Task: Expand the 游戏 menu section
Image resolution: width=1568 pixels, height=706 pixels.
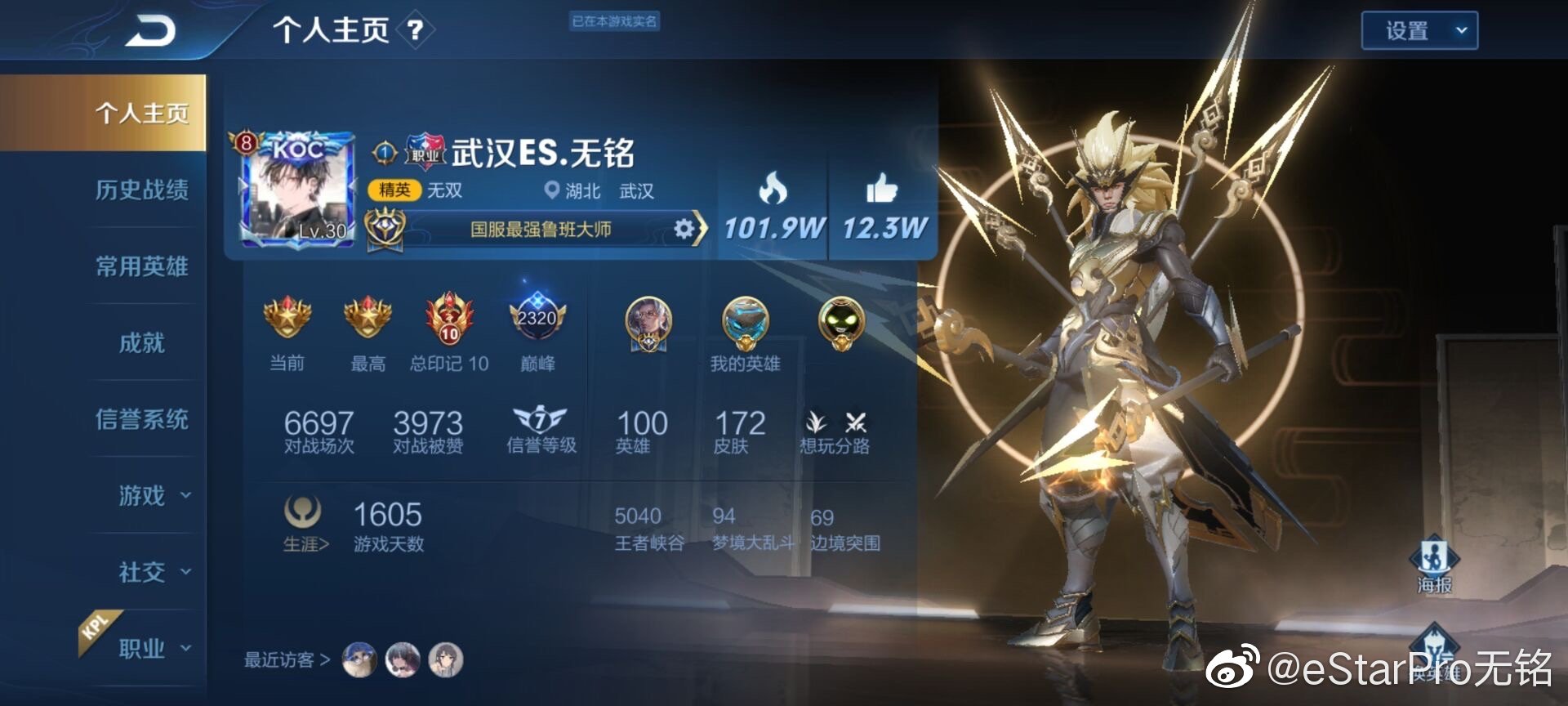Action: (154, 495)
